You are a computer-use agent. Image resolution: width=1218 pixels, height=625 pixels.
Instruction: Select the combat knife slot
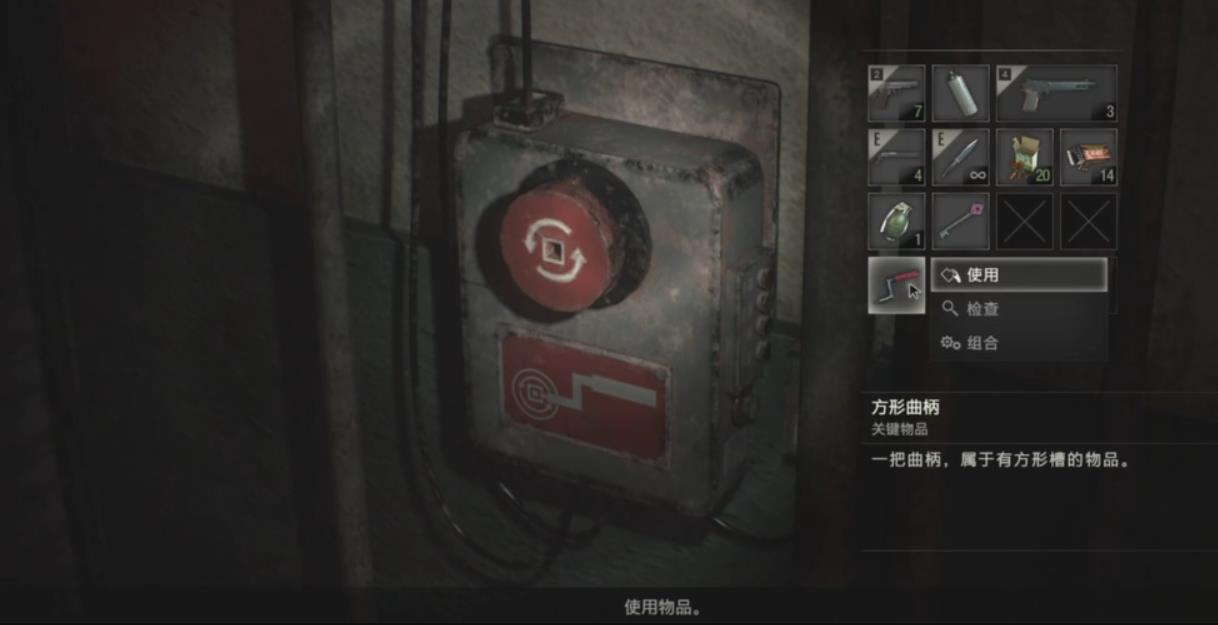pyautogui.click(x=960, y=157)
